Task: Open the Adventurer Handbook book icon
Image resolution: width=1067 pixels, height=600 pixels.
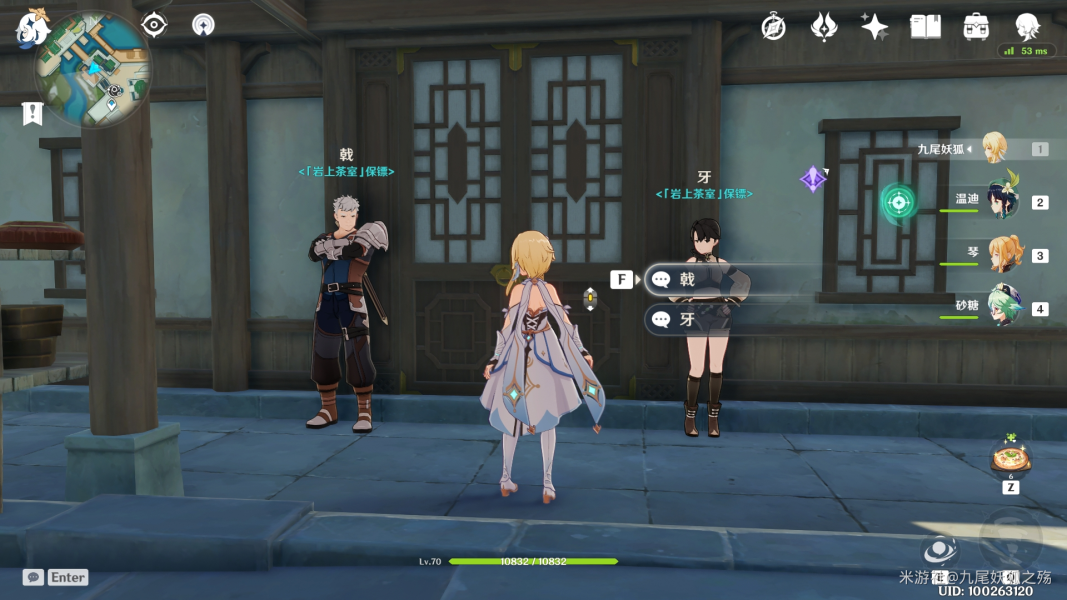Action: (x=925, y=27)
